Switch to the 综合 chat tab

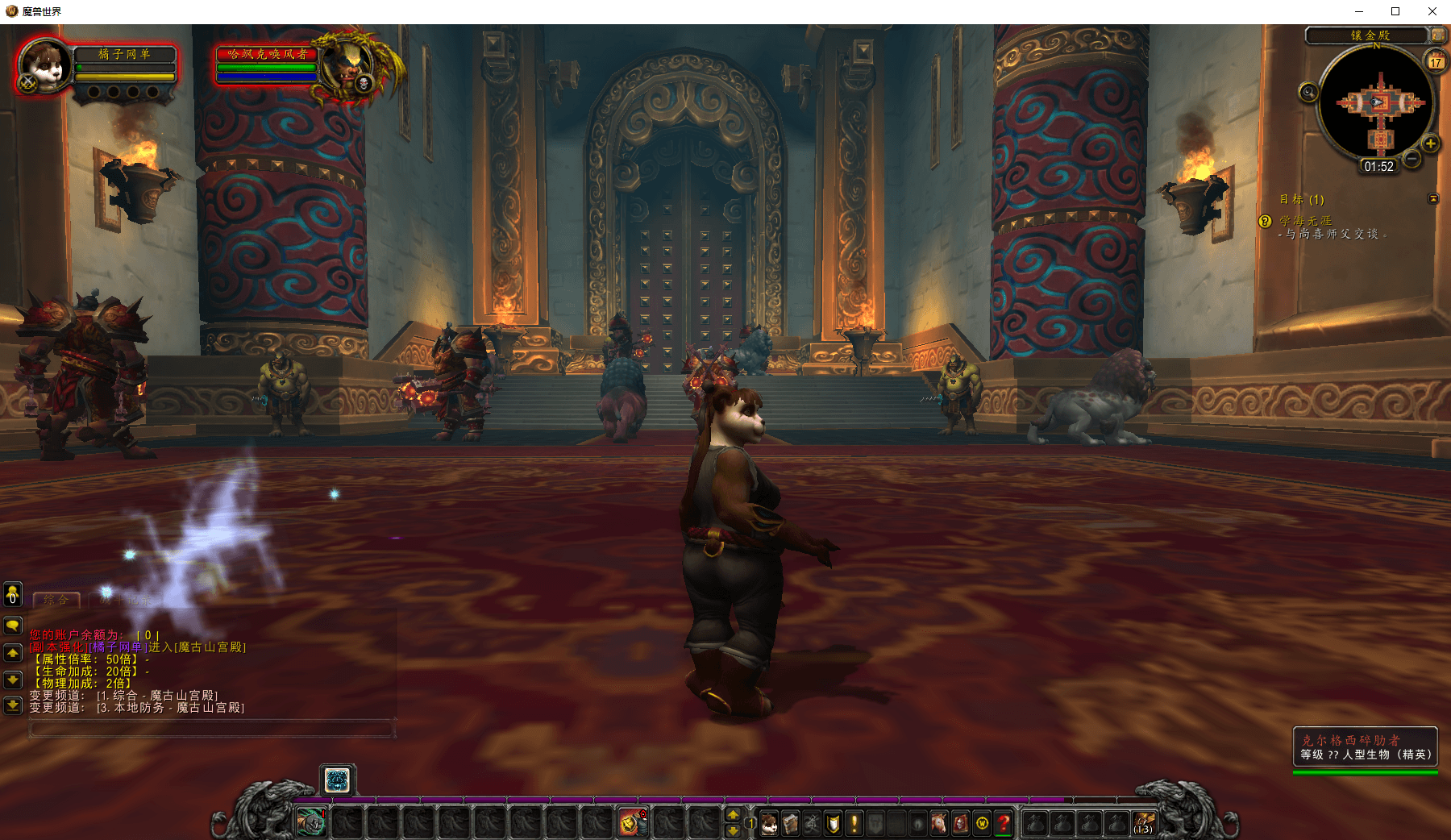click(56, 600)
